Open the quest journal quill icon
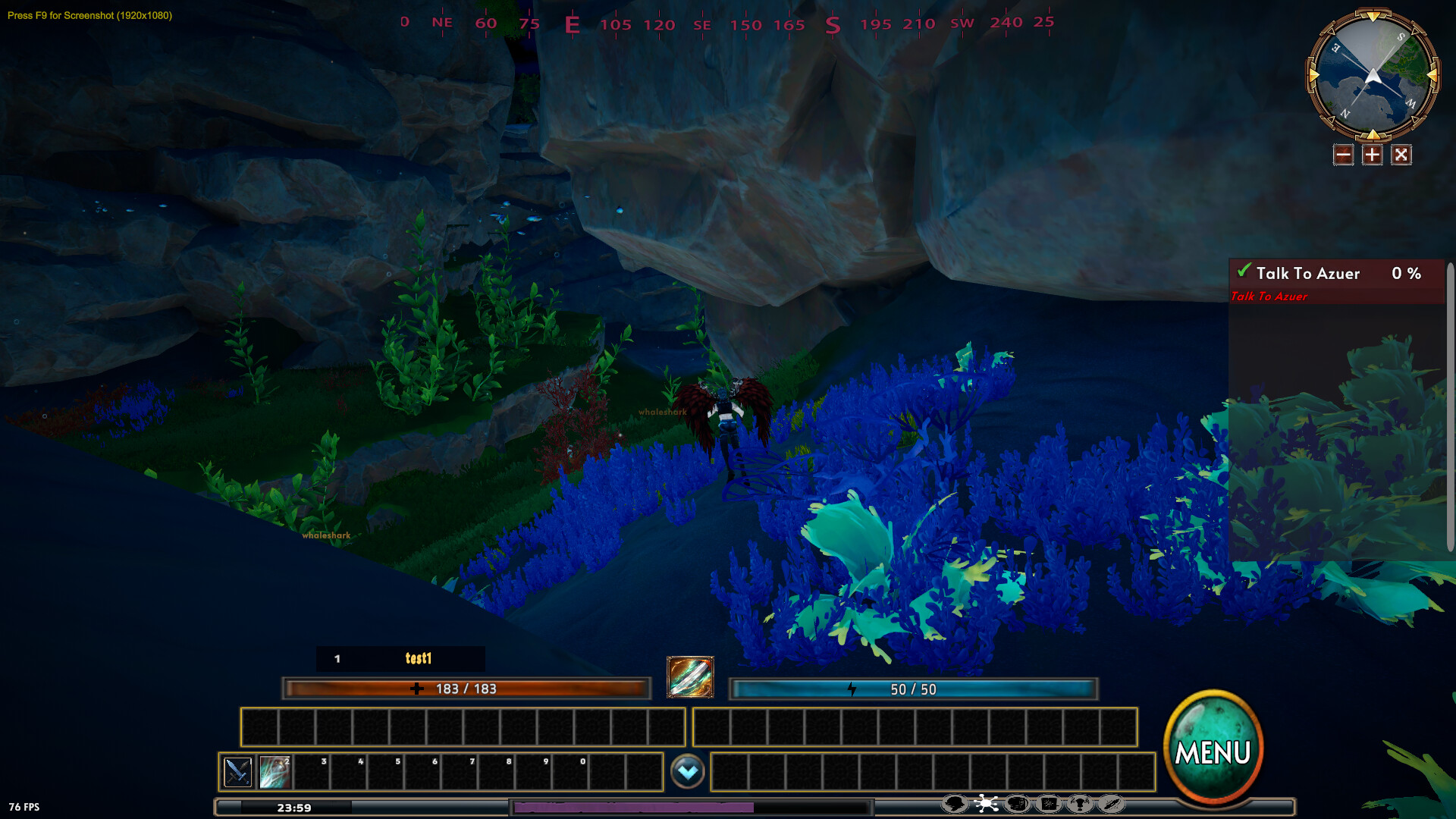 tap(1110, 802)
